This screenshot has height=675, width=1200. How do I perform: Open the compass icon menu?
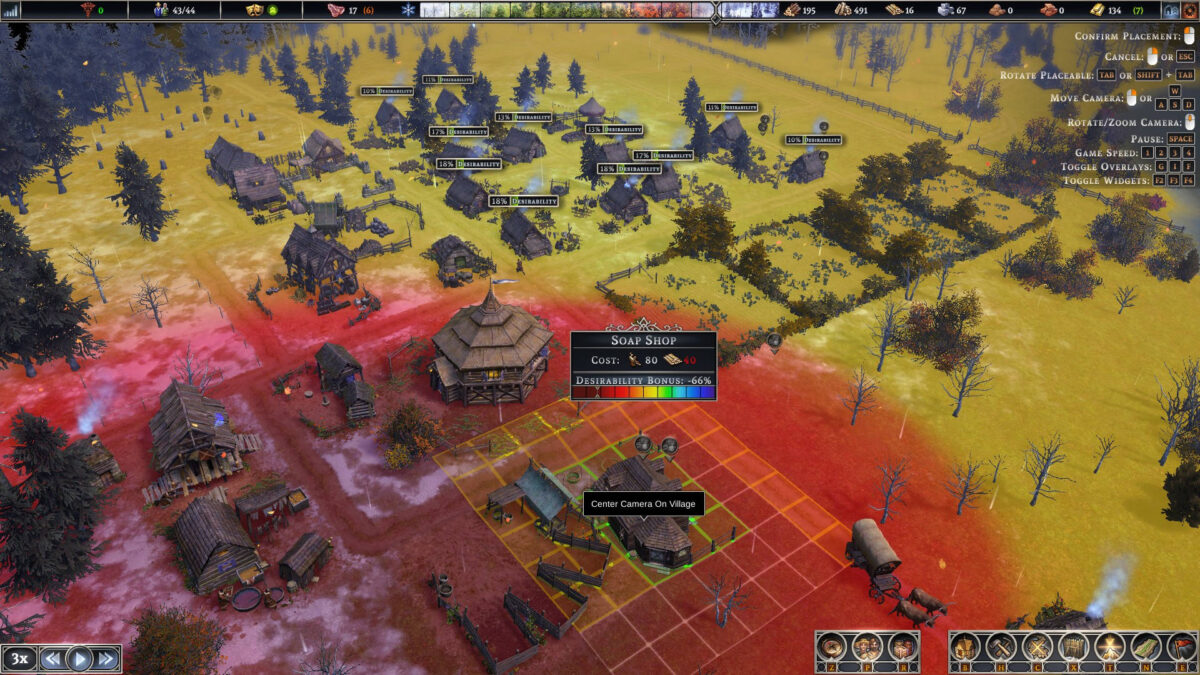point(832,648)
